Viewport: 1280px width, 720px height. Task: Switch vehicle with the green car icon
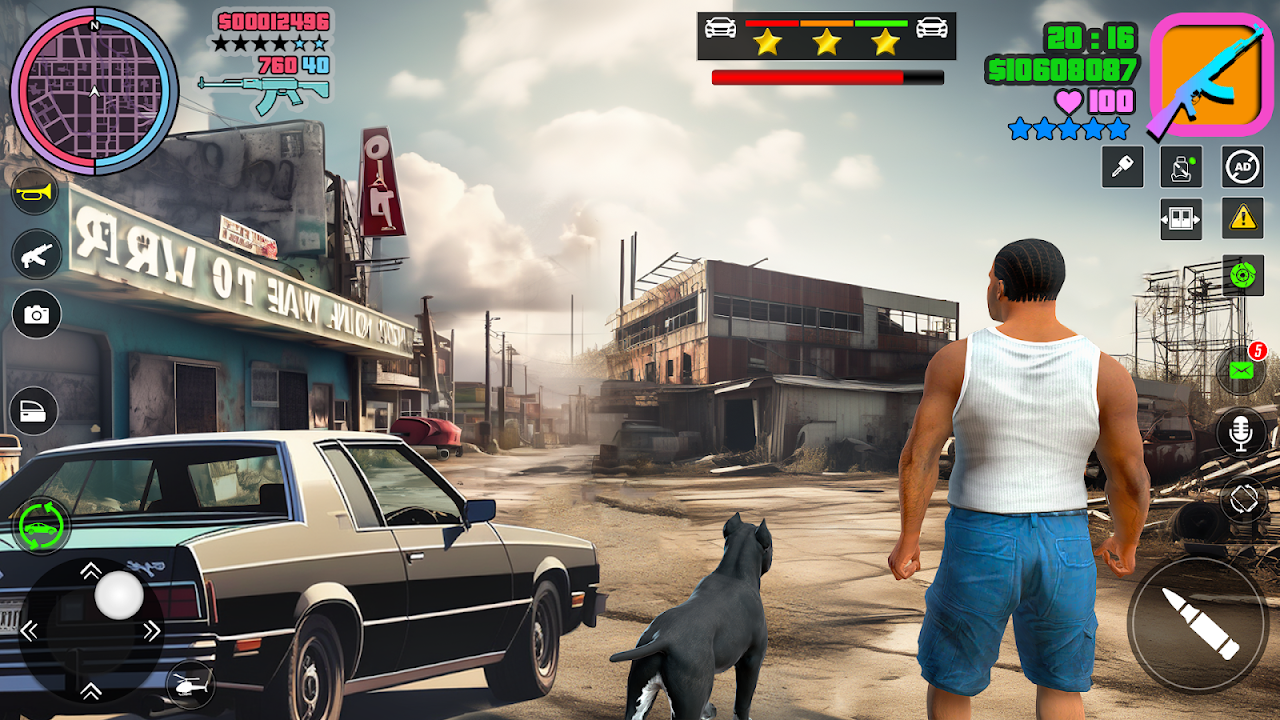(x=42, y=525)
